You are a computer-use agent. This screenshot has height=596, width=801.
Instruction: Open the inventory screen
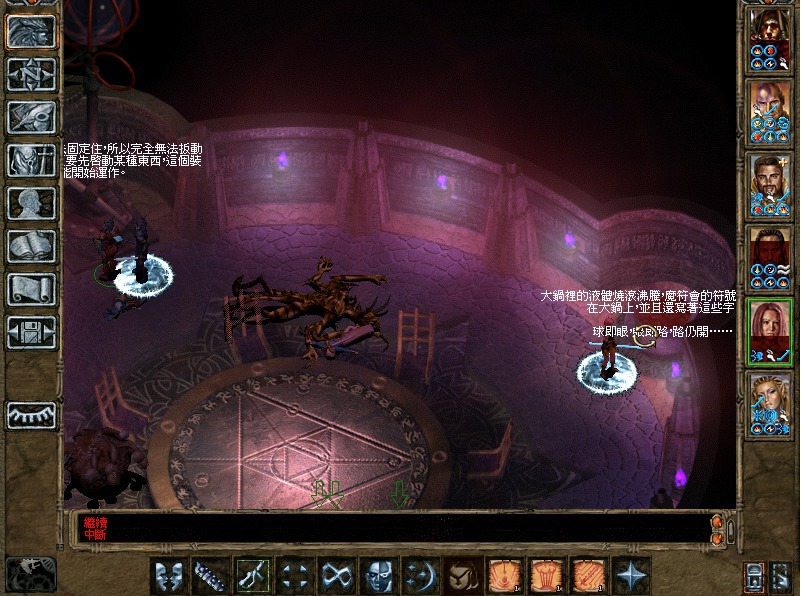coord(31,160)
